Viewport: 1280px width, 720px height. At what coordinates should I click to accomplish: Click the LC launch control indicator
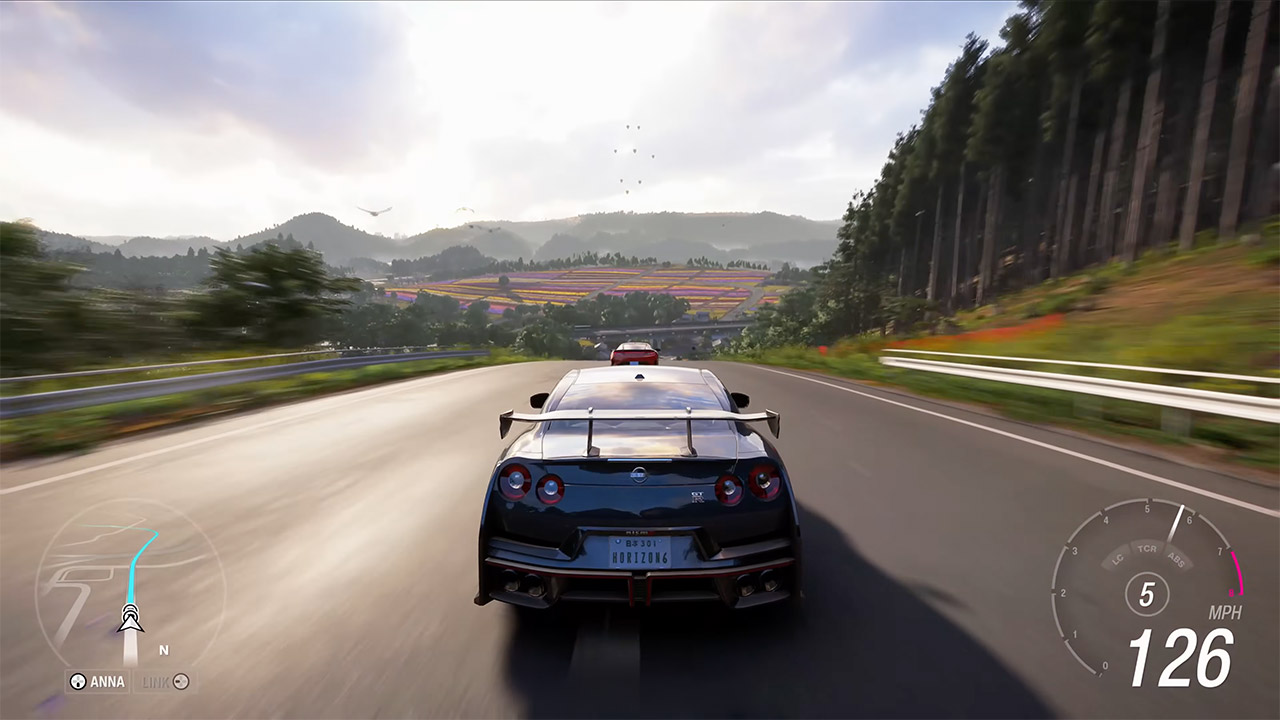pos(1116,559)
